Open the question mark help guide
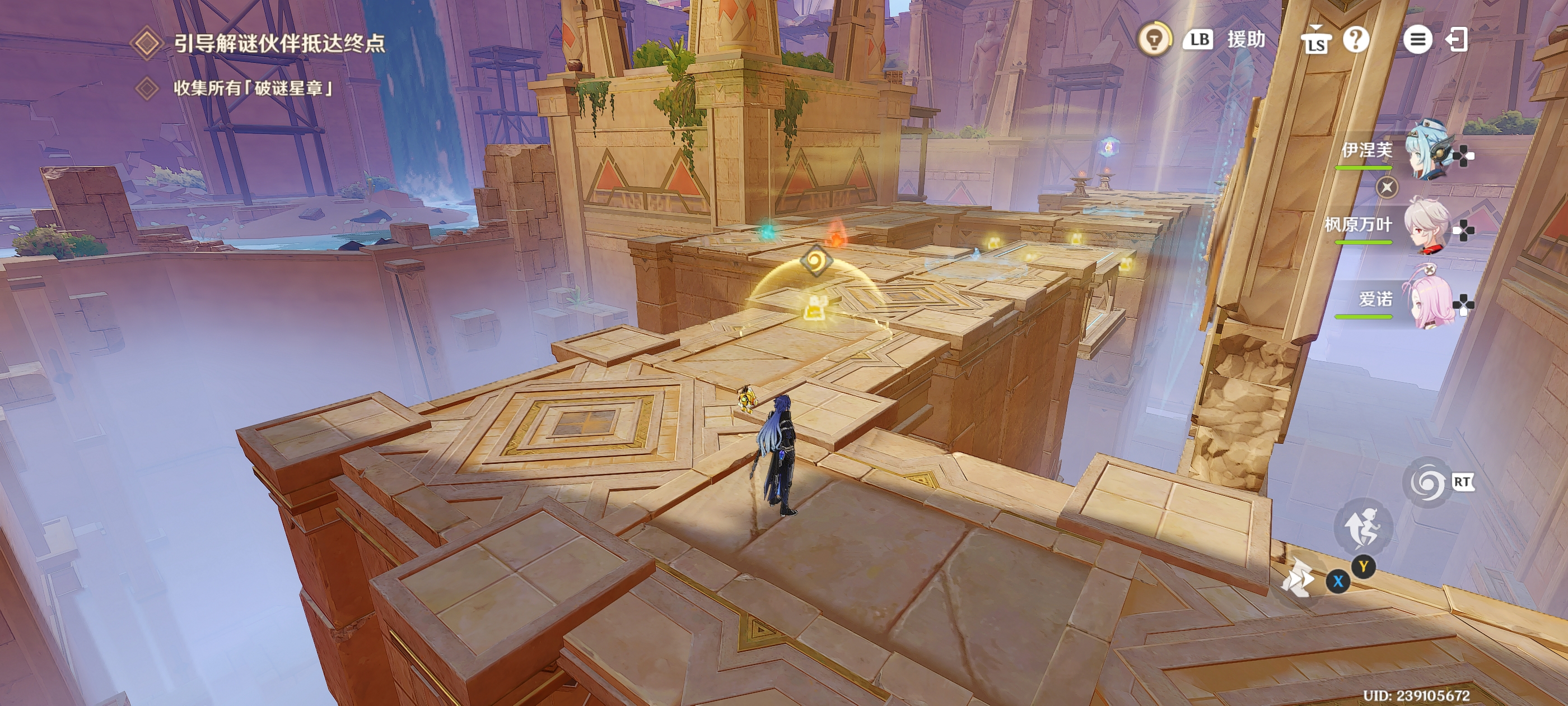The image size is (1568, 706). coord(1356,40)
